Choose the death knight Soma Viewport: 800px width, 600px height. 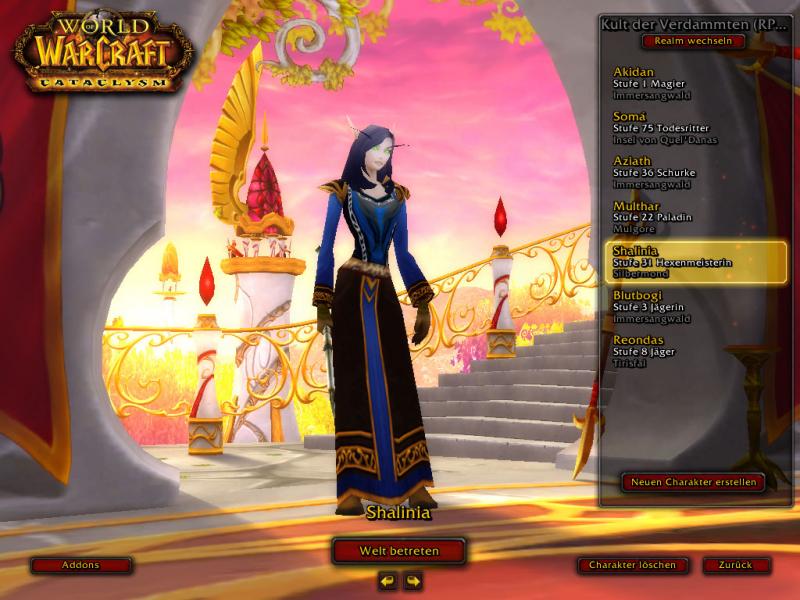[680, 127]
